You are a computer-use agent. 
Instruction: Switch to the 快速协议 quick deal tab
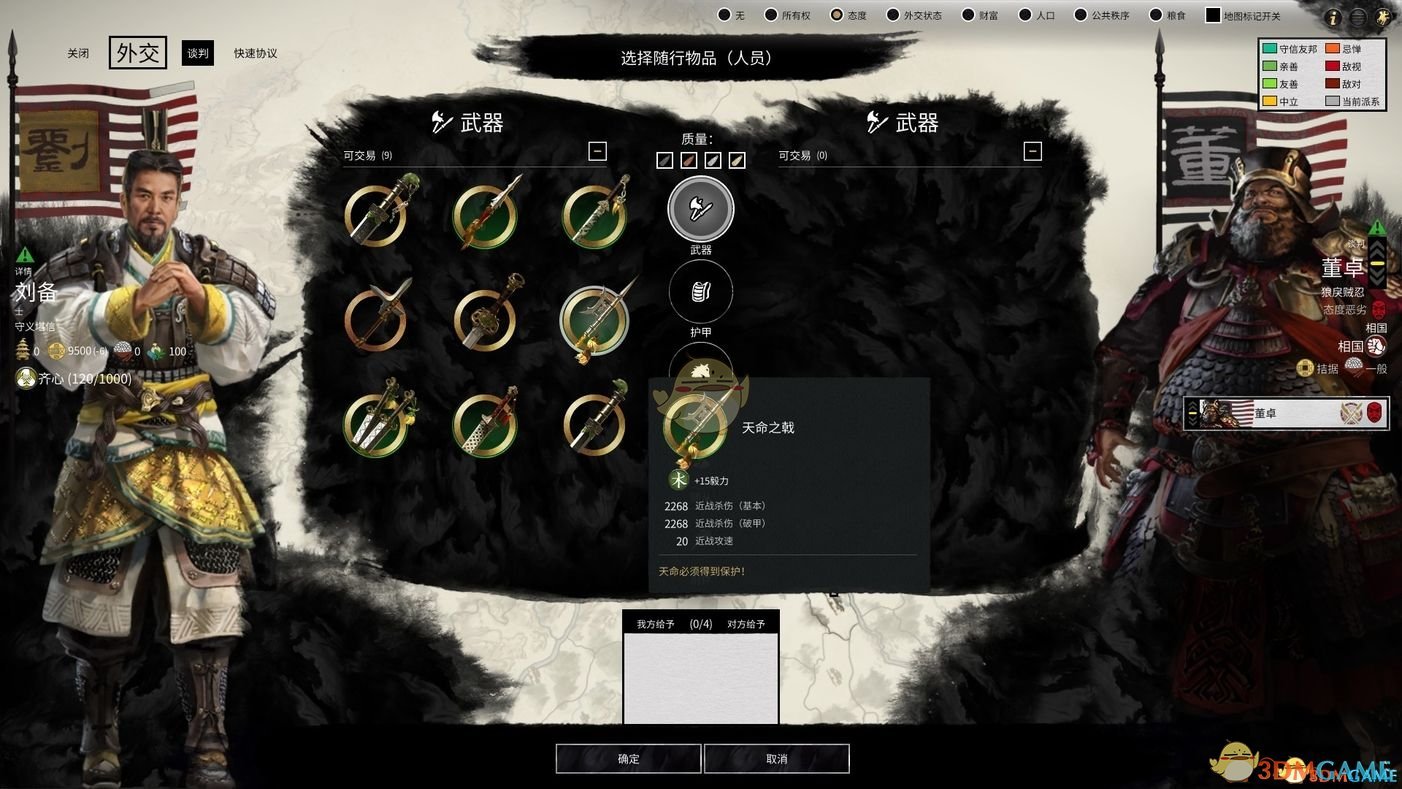(x=256, y=52)
